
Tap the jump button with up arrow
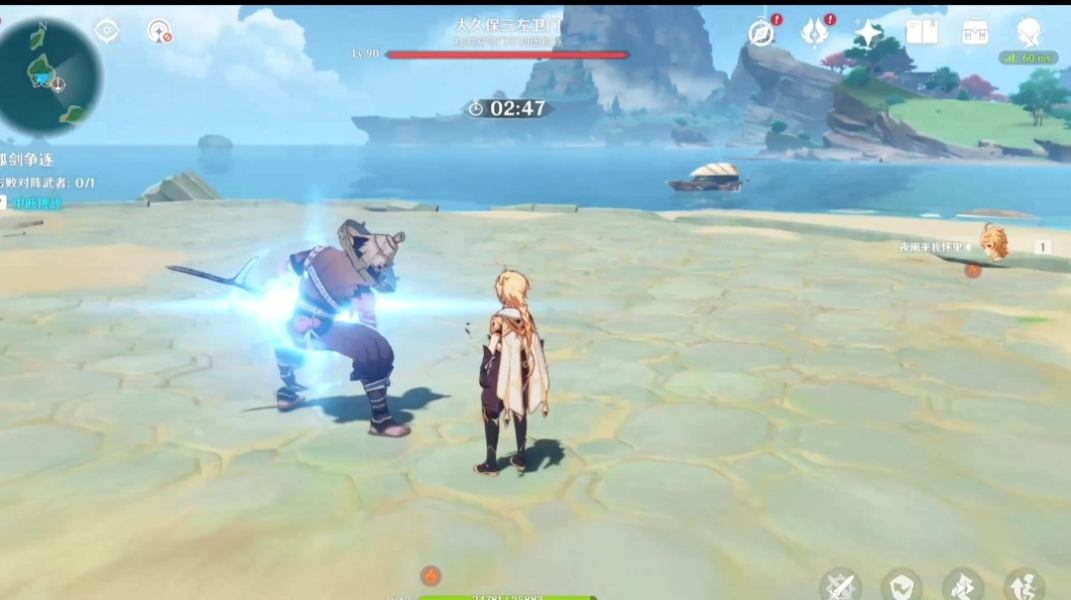point(1024,585)
